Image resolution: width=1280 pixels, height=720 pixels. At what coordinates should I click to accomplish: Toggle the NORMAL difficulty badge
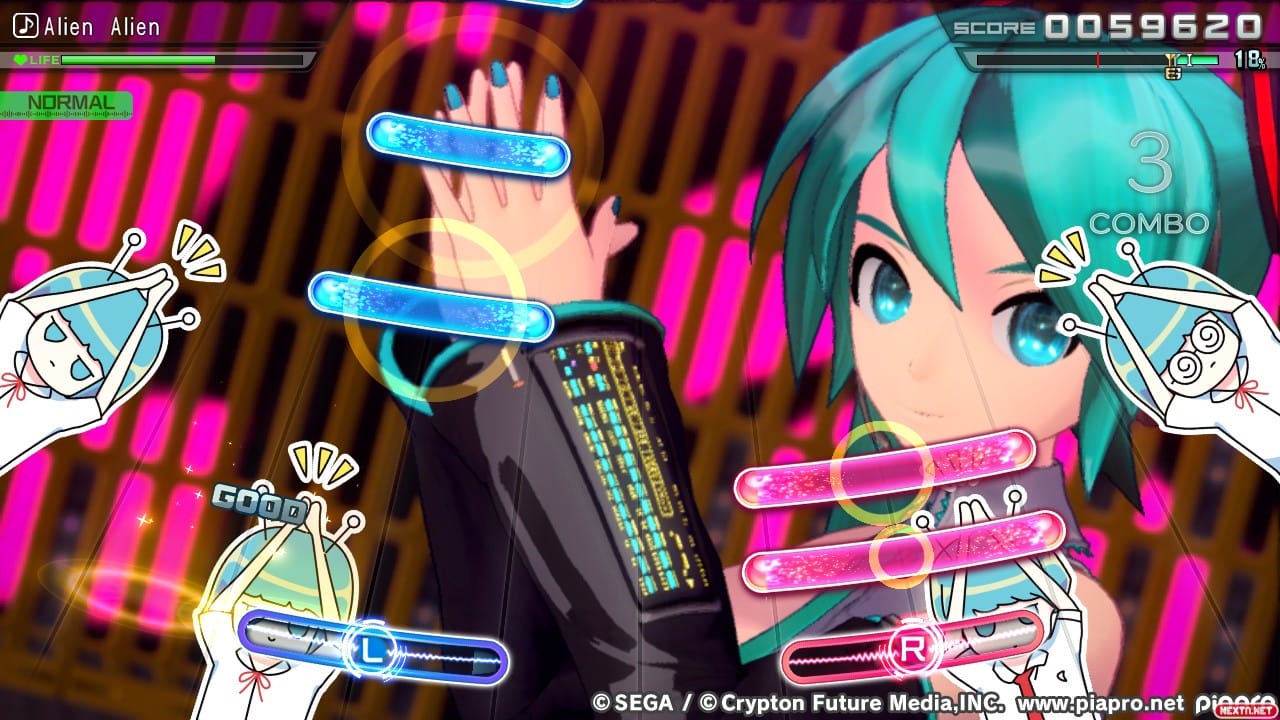pyautogui.click(x=70, y=101)
